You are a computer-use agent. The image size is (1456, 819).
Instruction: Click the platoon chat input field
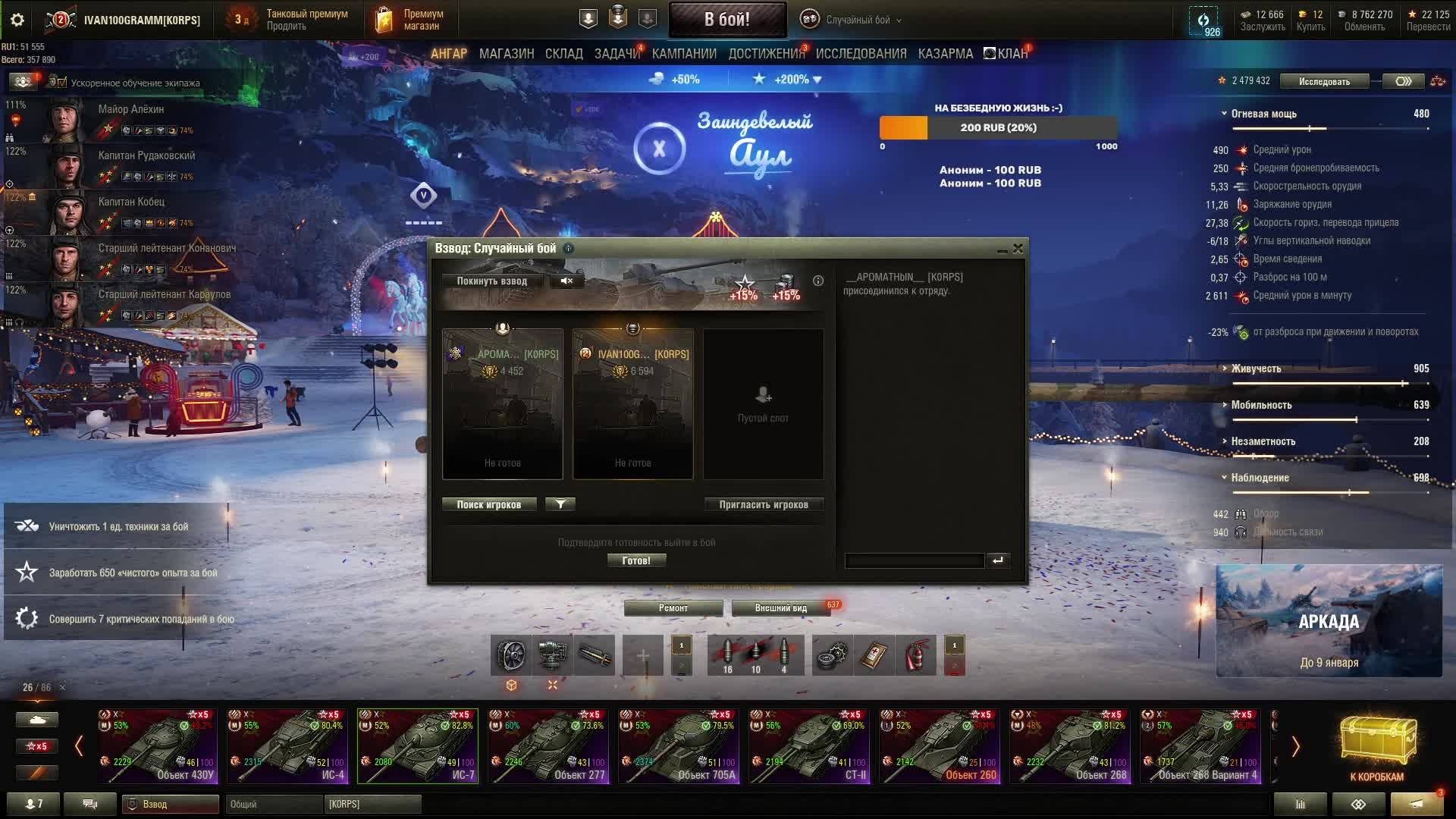pos(914,560)
